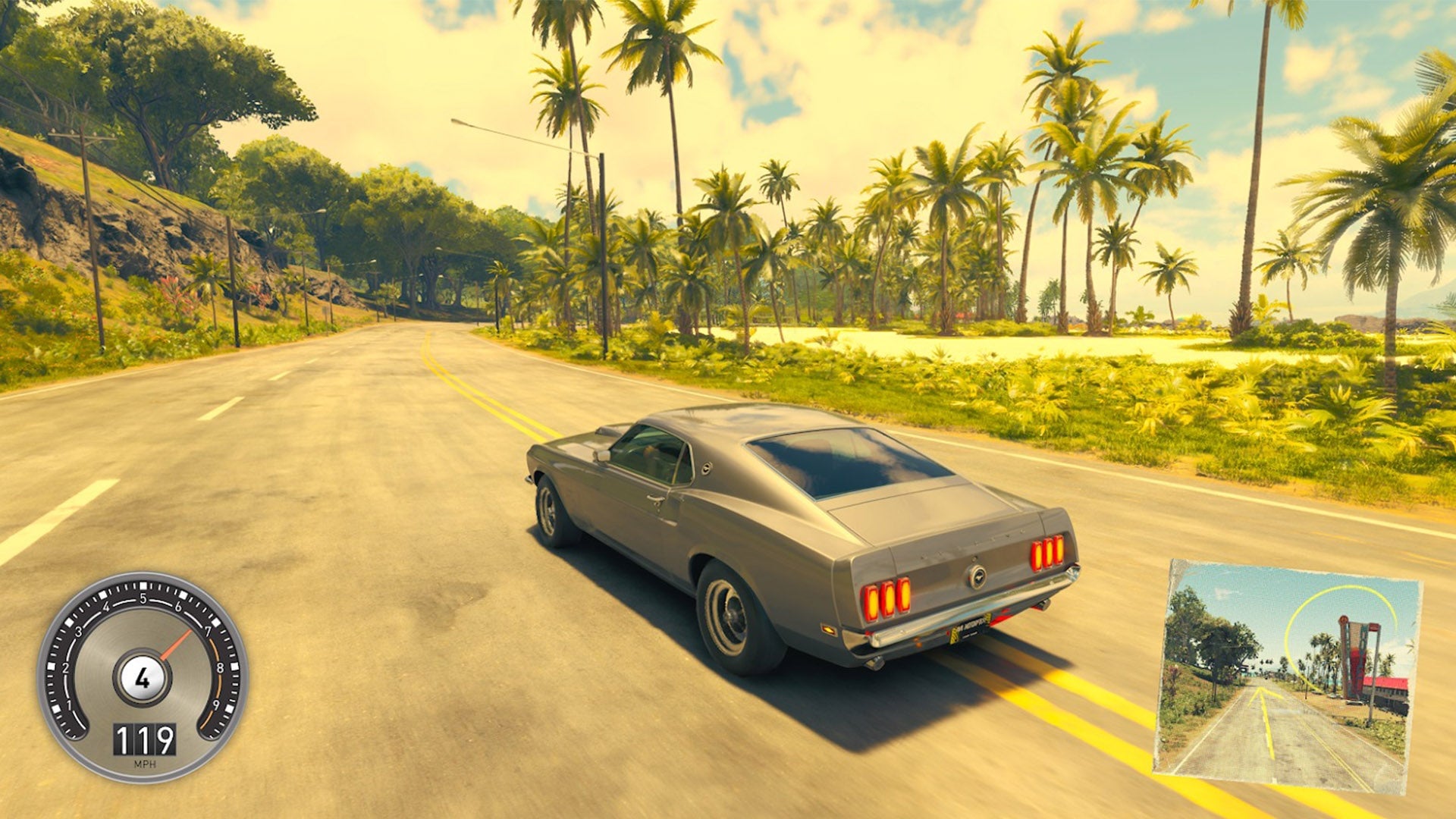The width and height of the screenshot is (1456, 819).
Task: Click the car's rear bumper sticker
Action: coord(955,631)
